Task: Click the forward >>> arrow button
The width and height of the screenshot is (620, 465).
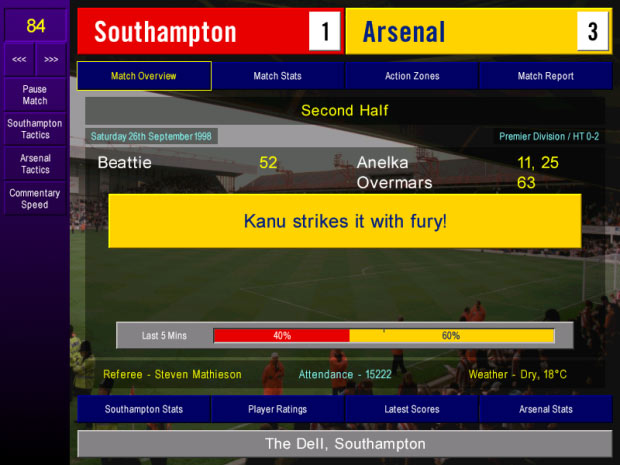Action: click(x=51, y=59)
